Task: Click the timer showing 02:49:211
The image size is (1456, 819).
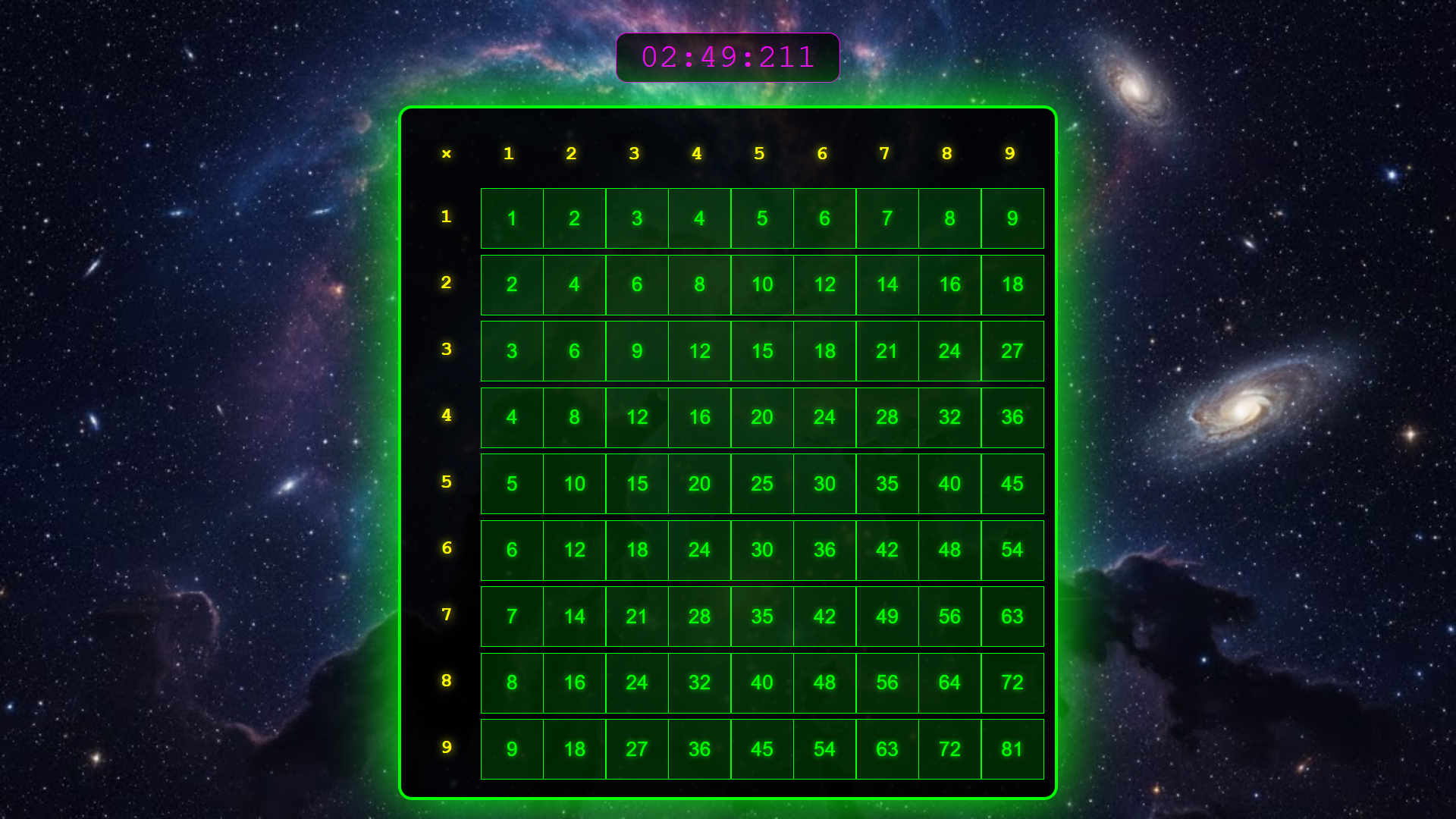Action: click(727, 57)
